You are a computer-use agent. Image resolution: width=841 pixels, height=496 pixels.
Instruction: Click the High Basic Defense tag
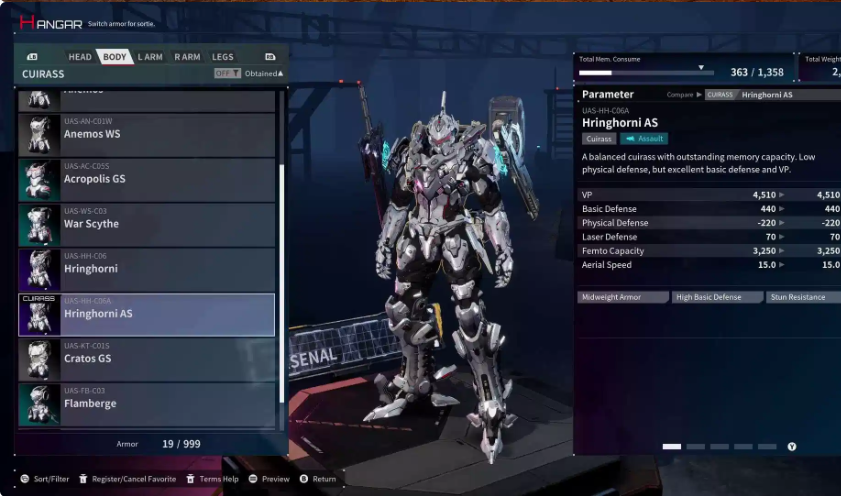[x=716, y=297]
